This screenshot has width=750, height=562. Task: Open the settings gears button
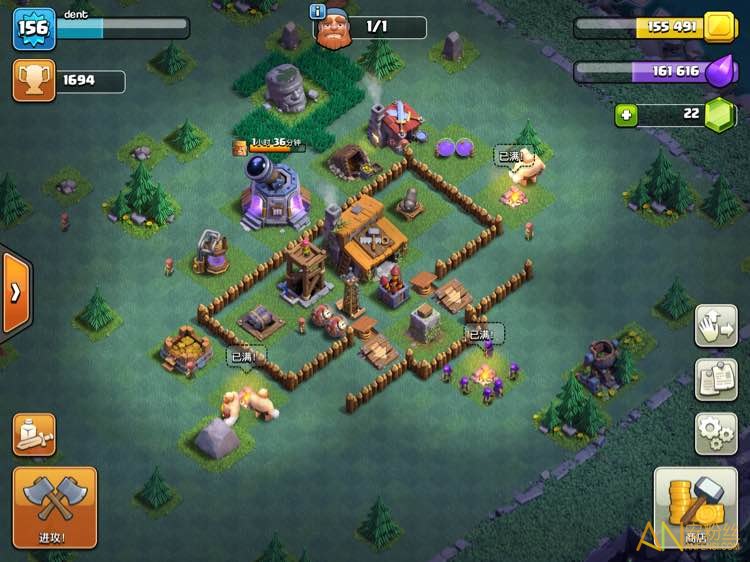[x=716, y=433]
